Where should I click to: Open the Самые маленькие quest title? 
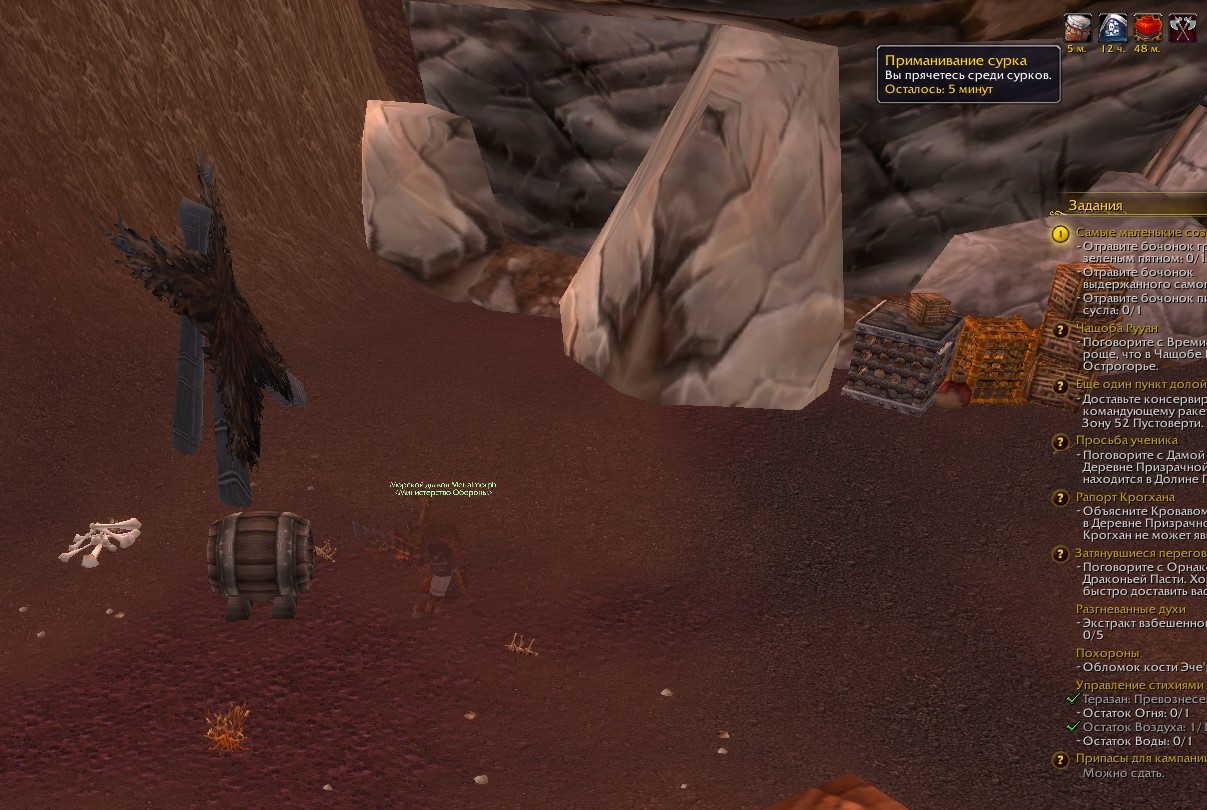pos(1140,233)
